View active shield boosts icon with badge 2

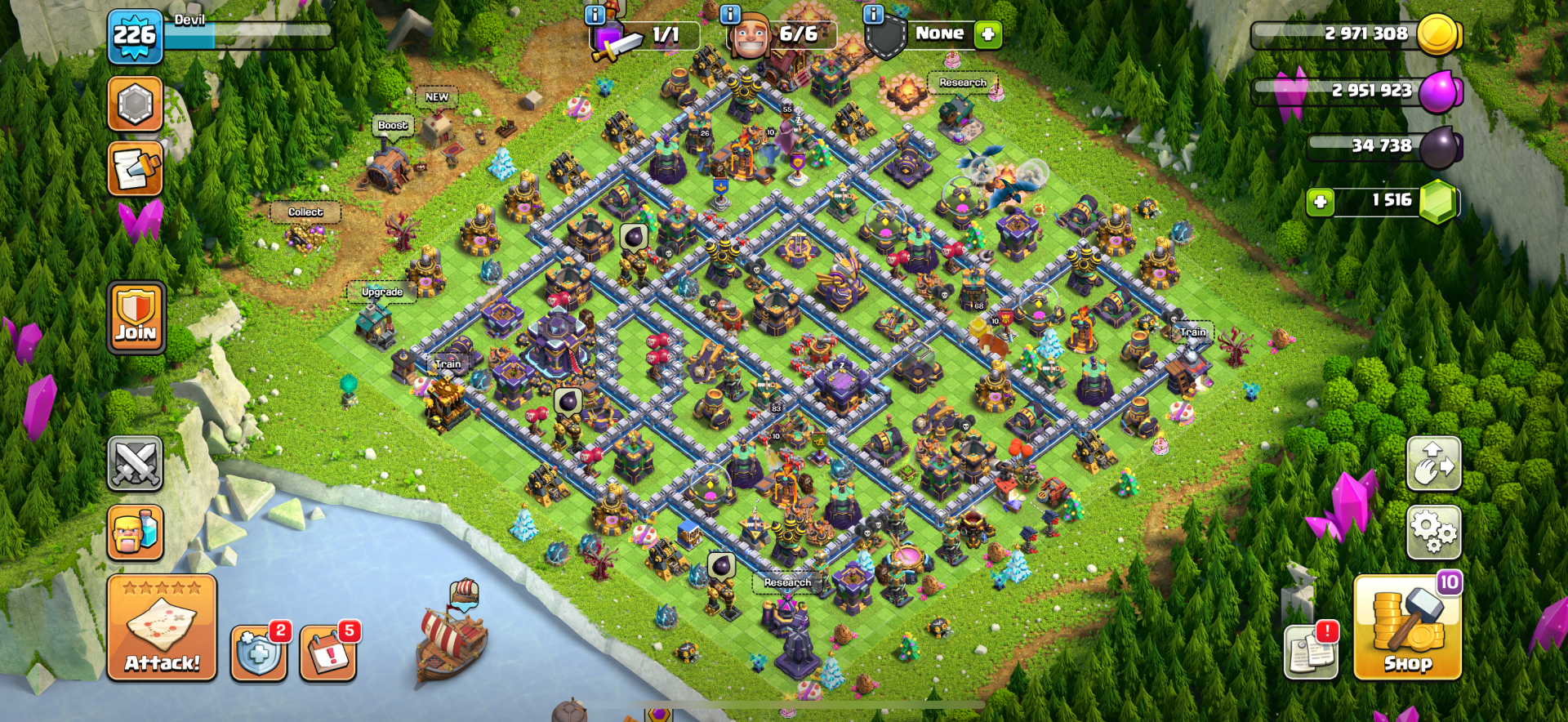coord(258,653)
